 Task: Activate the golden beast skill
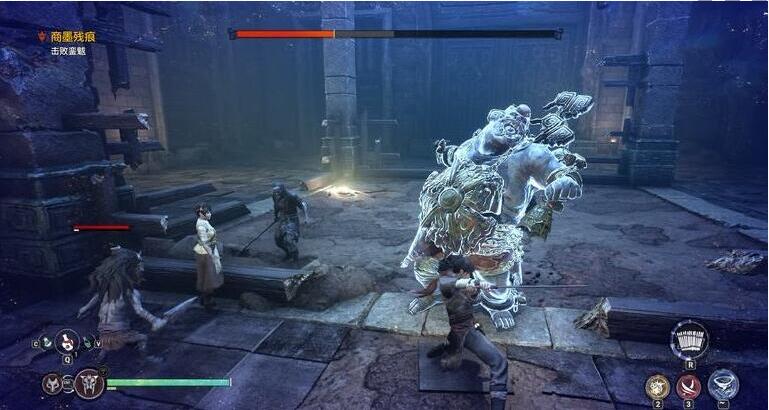coord(657,385)
